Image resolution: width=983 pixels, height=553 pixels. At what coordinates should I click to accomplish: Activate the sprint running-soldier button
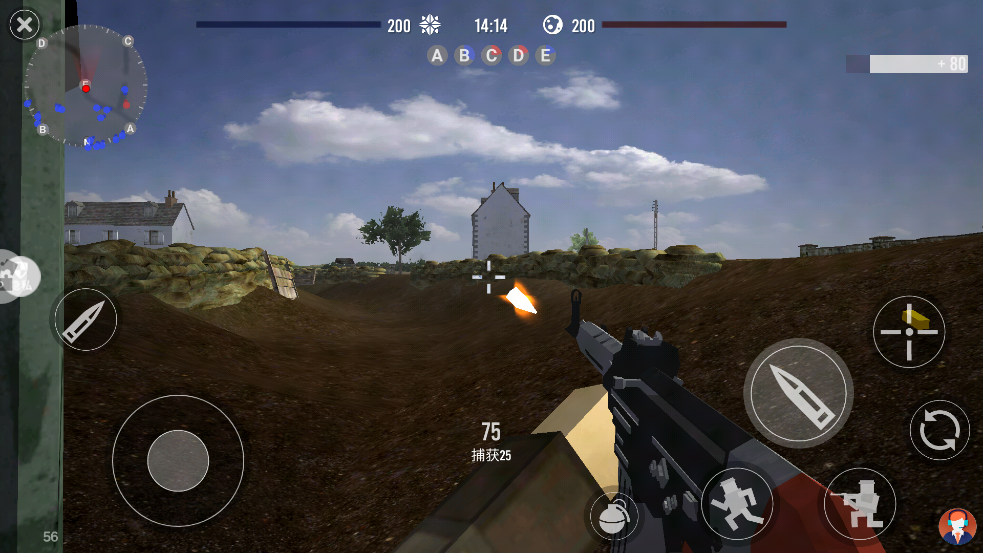tap(737, 502)
